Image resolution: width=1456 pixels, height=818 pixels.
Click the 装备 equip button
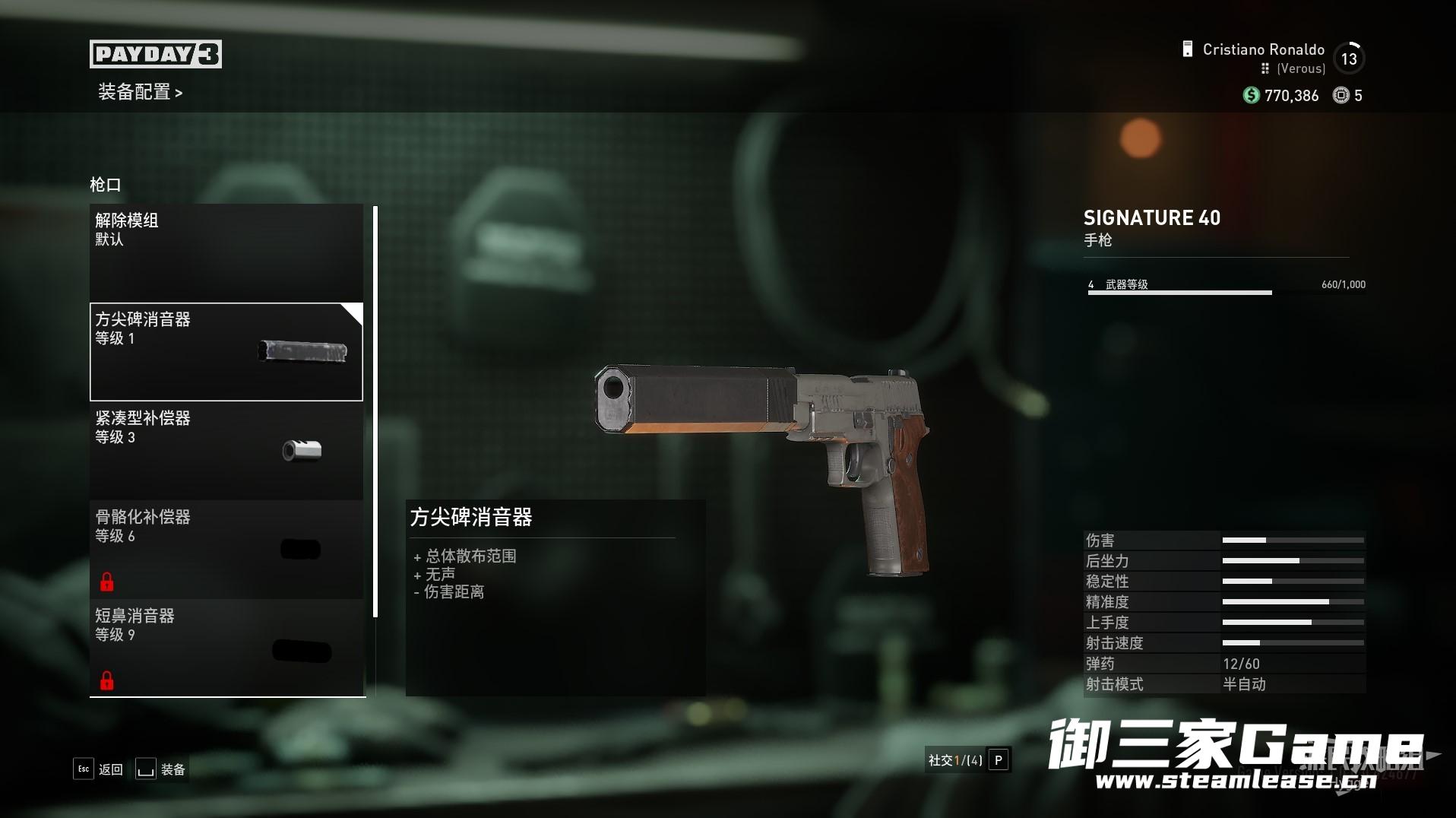coord(161,769)
